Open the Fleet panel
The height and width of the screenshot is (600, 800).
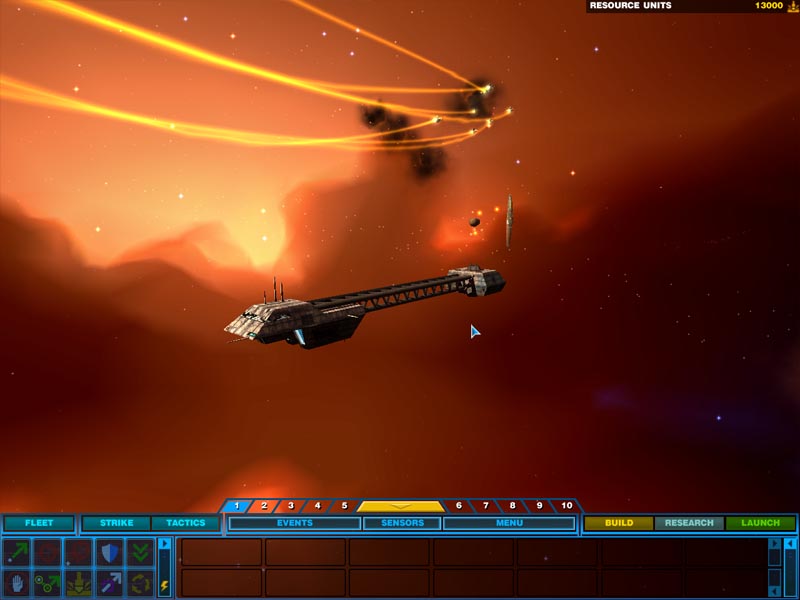(39, 523)
